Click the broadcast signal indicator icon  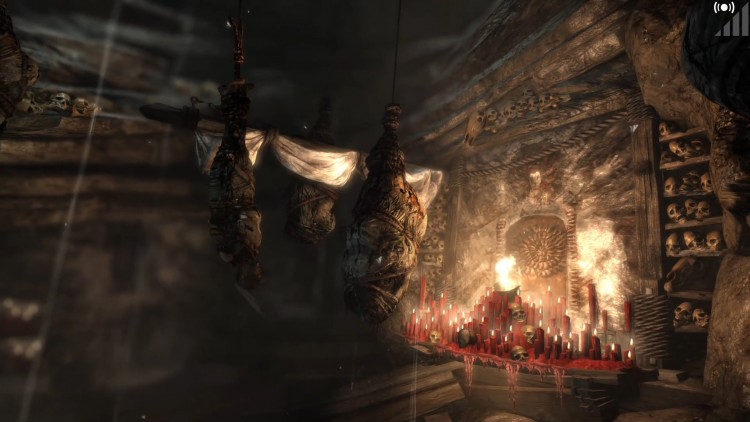point(724,8)
